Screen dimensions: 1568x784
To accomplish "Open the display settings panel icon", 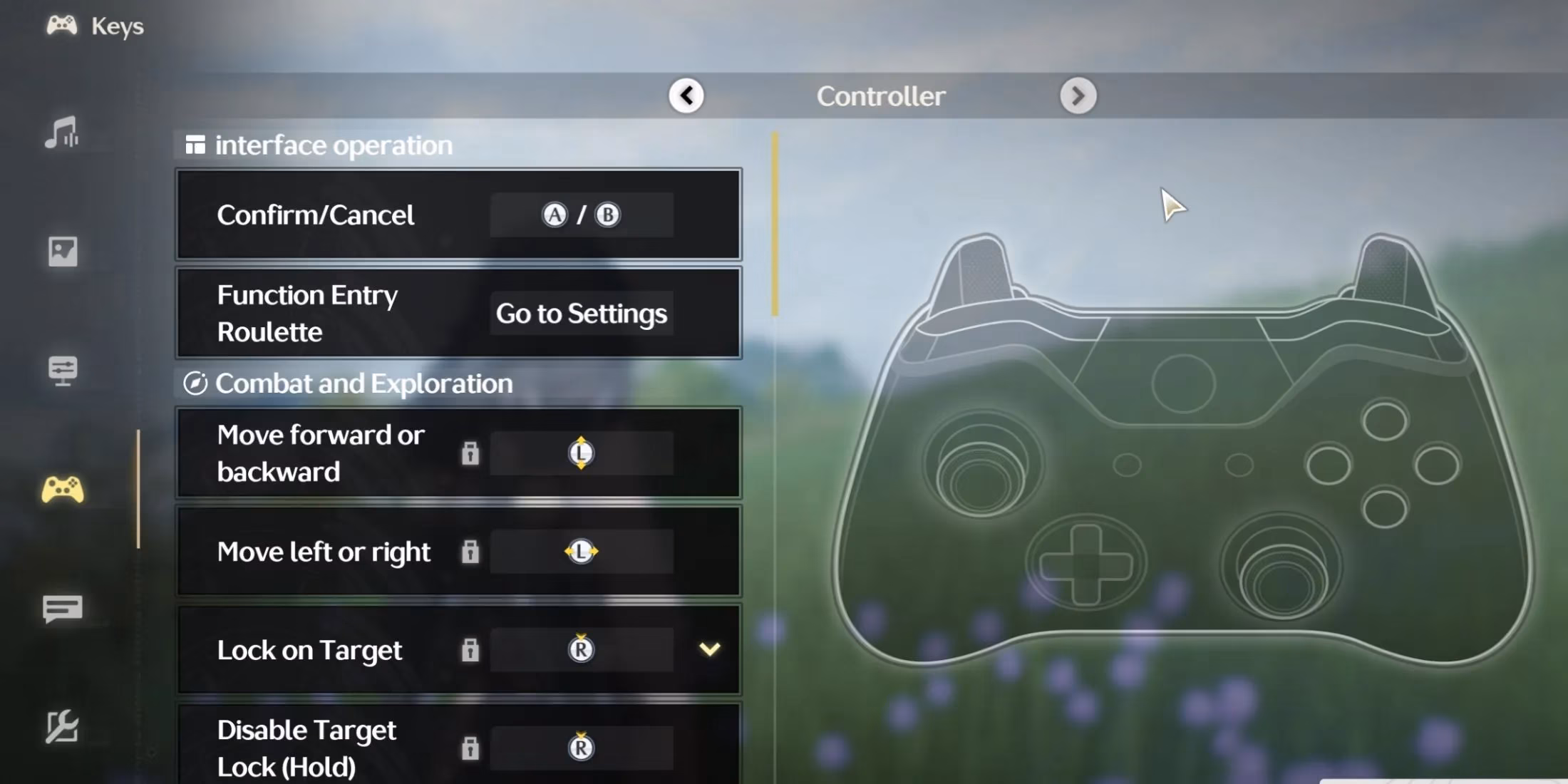I will tap(63, 371).
